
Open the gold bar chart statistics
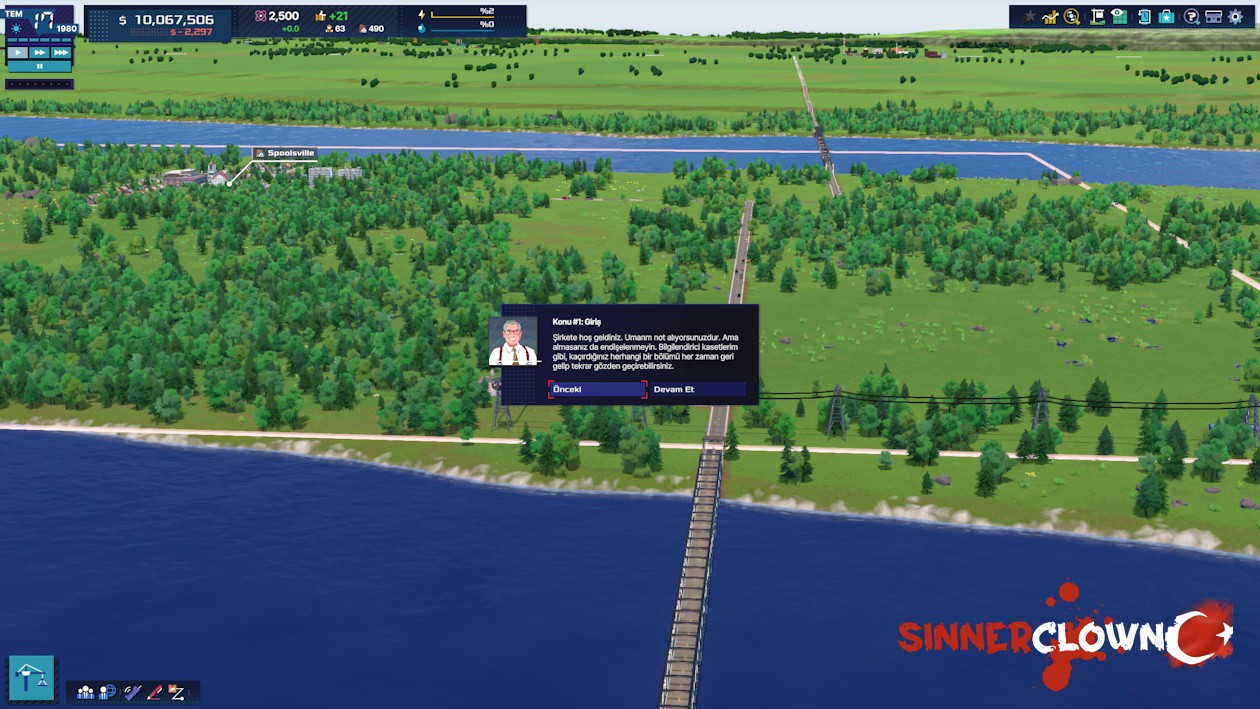coord(1050,17)
